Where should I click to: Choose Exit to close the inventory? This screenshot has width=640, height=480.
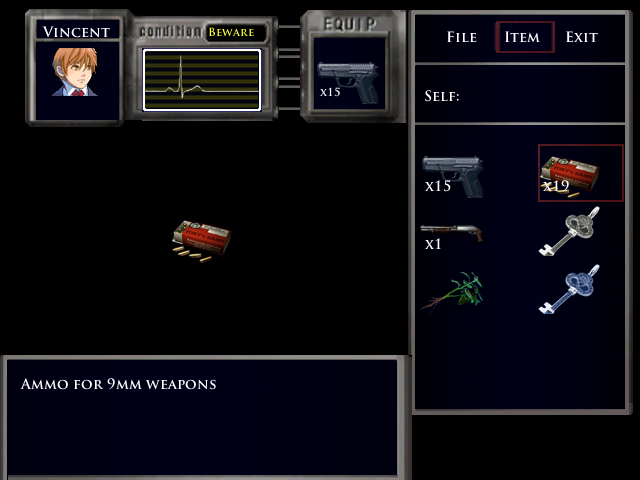point(582,37)
